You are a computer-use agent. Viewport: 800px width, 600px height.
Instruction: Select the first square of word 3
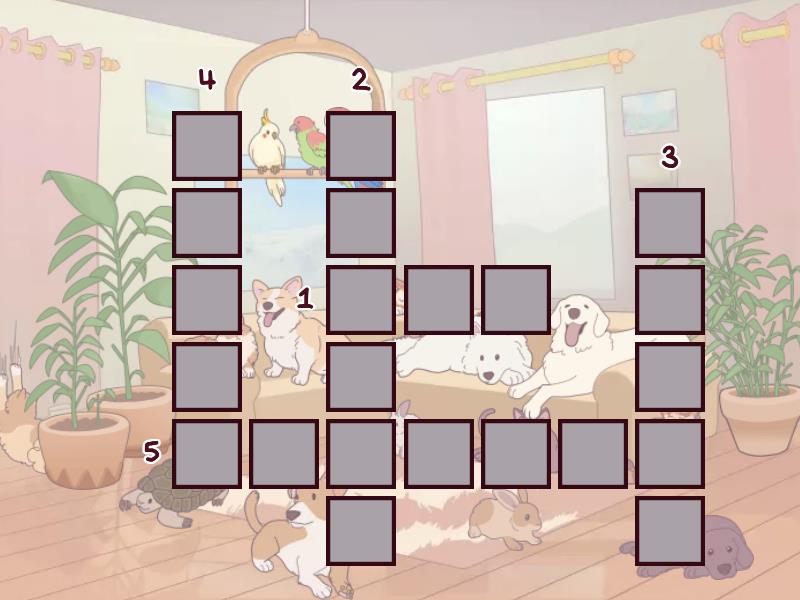point(670,223)
